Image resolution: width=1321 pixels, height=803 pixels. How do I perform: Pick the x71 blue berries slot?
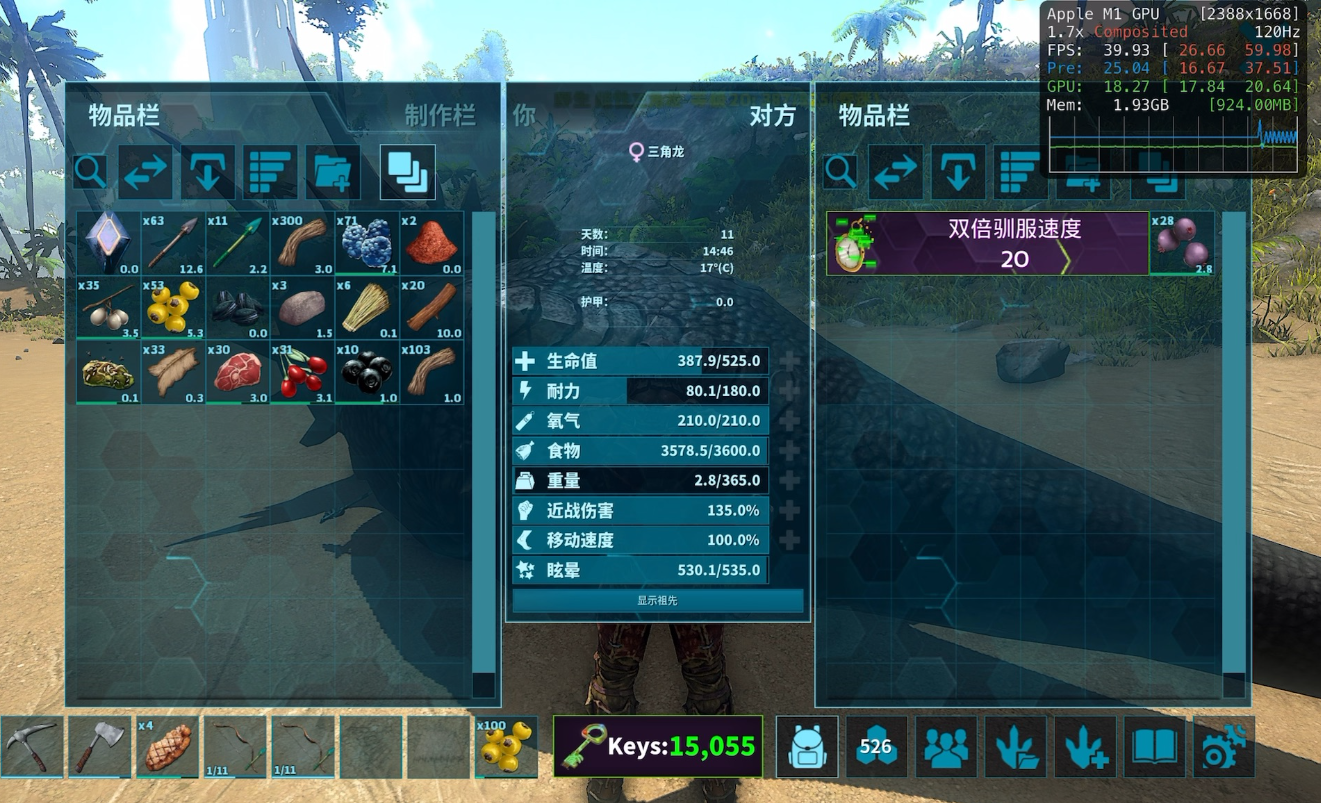click(x=366, y=243)
